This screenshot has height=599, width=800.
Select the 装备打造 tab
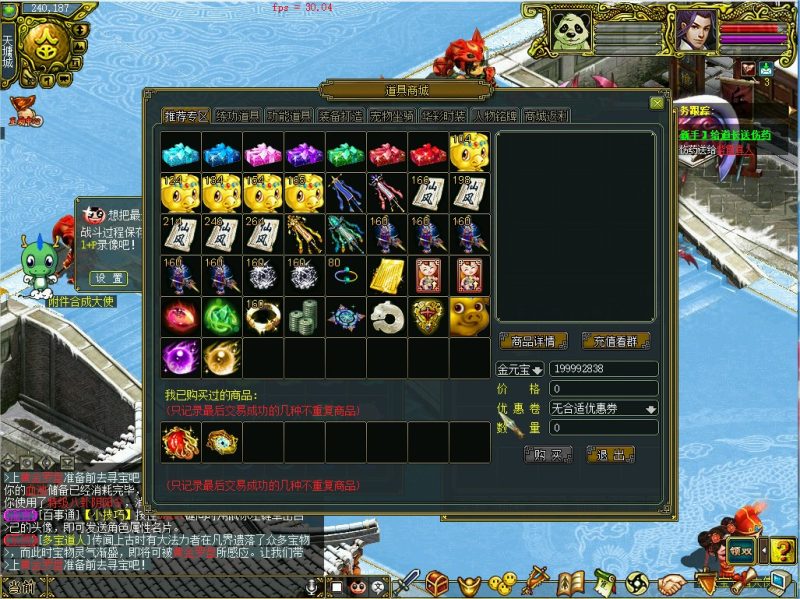[x=341, y=116]
